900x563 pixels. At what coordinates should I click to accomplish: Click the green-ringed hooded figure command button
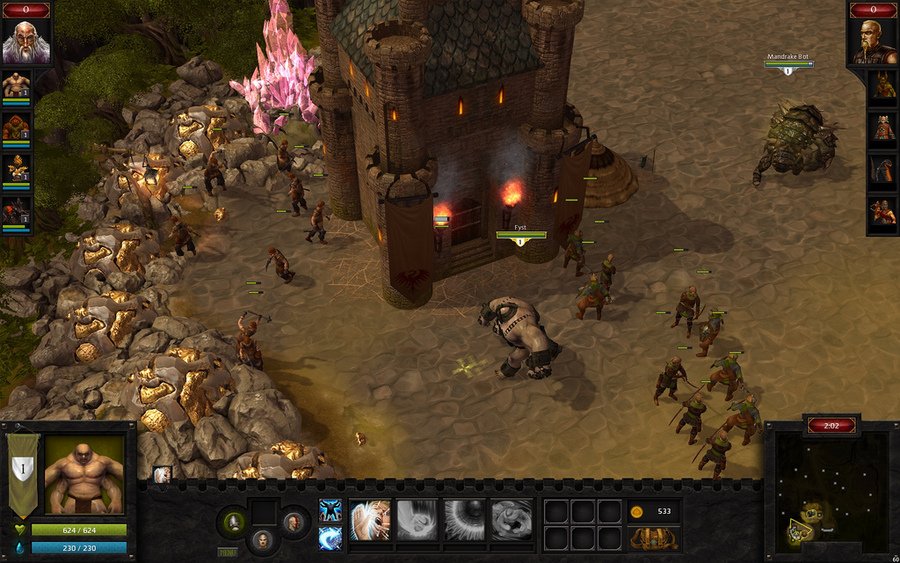click(x=234, y=520)
